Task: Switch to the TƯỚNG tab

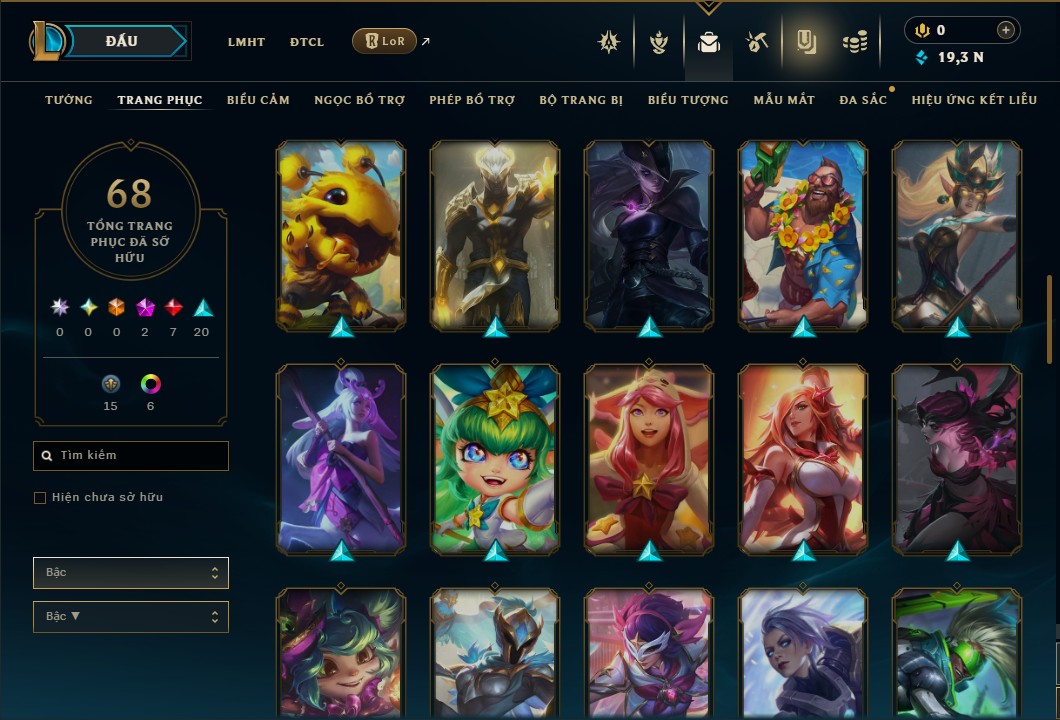Action: click(x=69, y=100)
